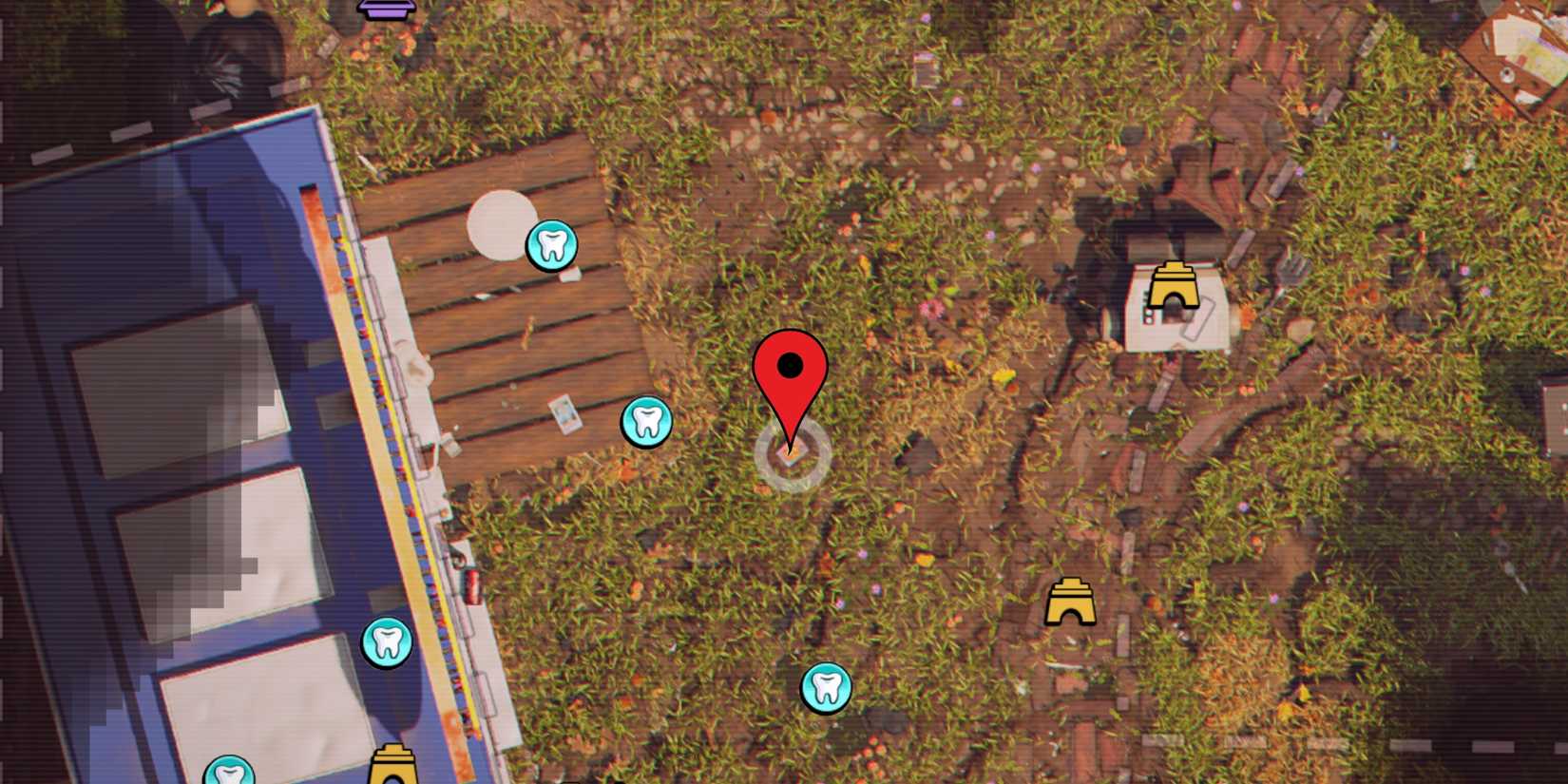Select the tooth collectible icon on the picnic table

[x=552, y=247]
